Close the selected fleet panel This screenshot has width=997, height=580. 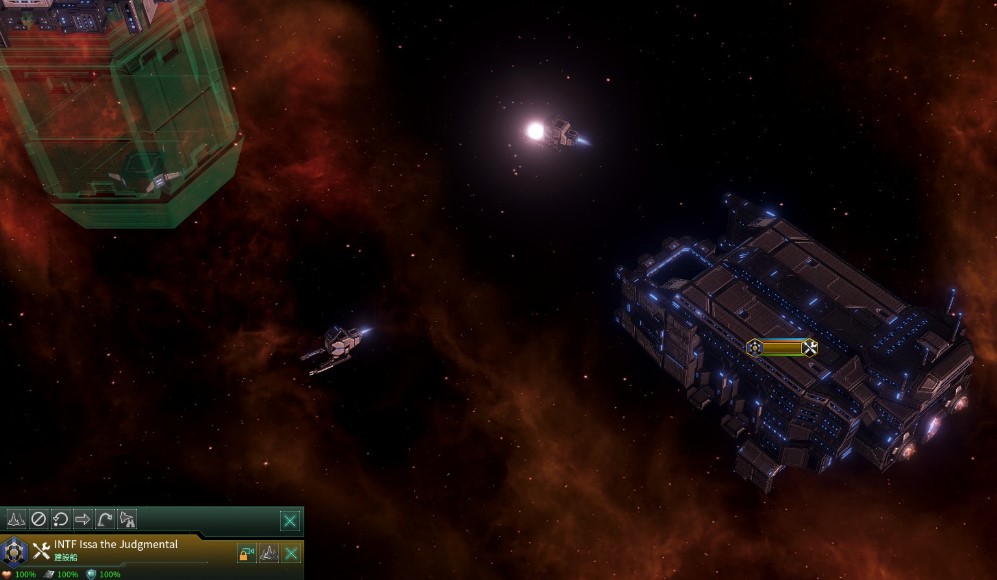point(289,520)
